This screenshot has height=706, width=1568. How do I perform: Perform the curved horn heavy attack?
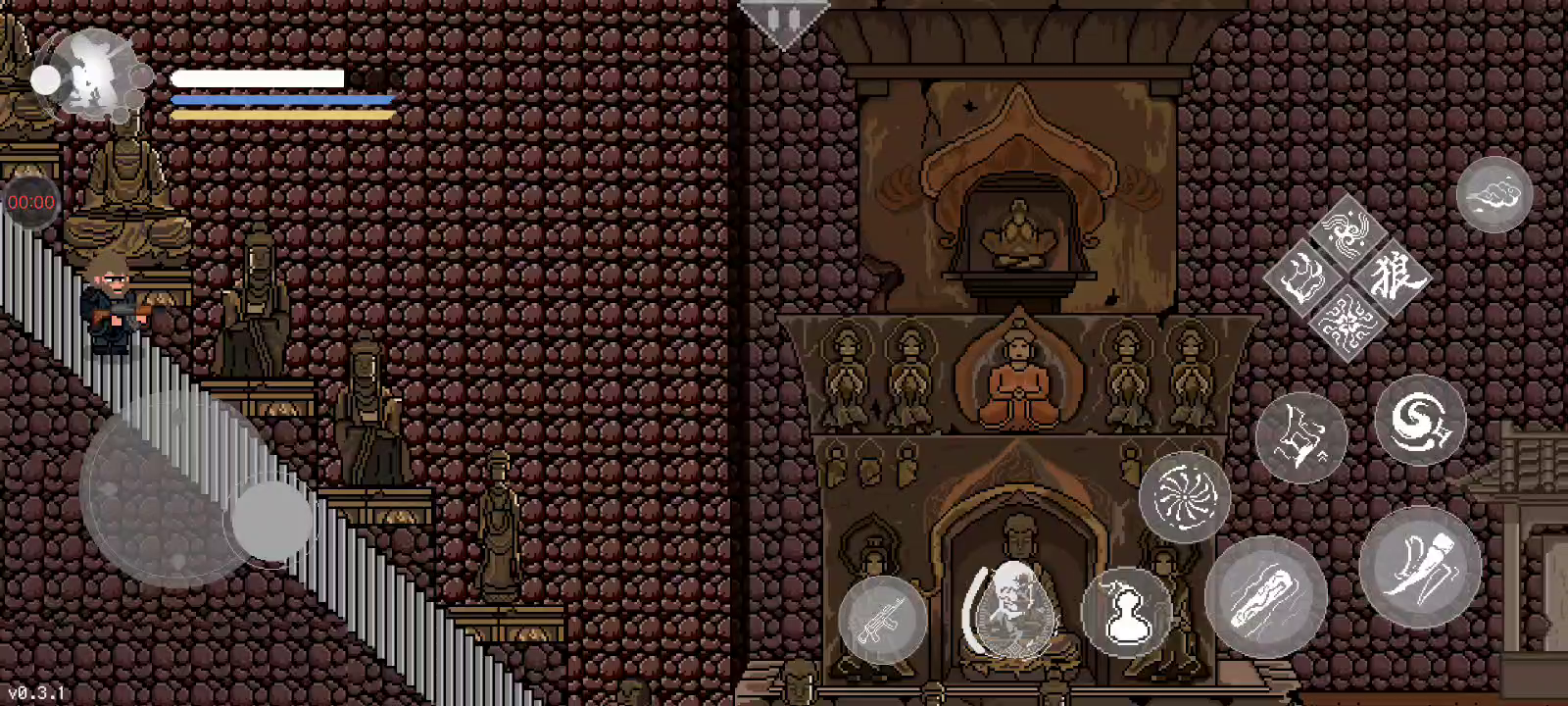(x=1419, y=567)
